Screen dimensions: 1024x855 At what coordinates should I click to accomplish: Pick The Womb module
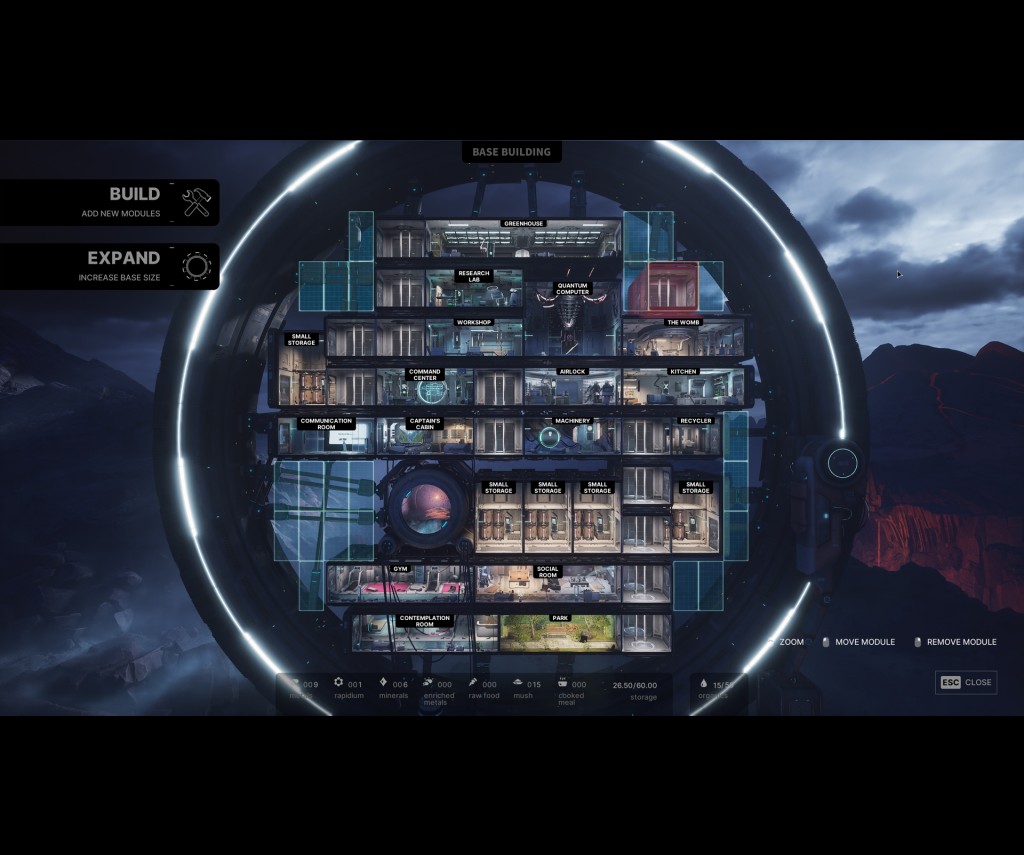click(x=683, y=337)
